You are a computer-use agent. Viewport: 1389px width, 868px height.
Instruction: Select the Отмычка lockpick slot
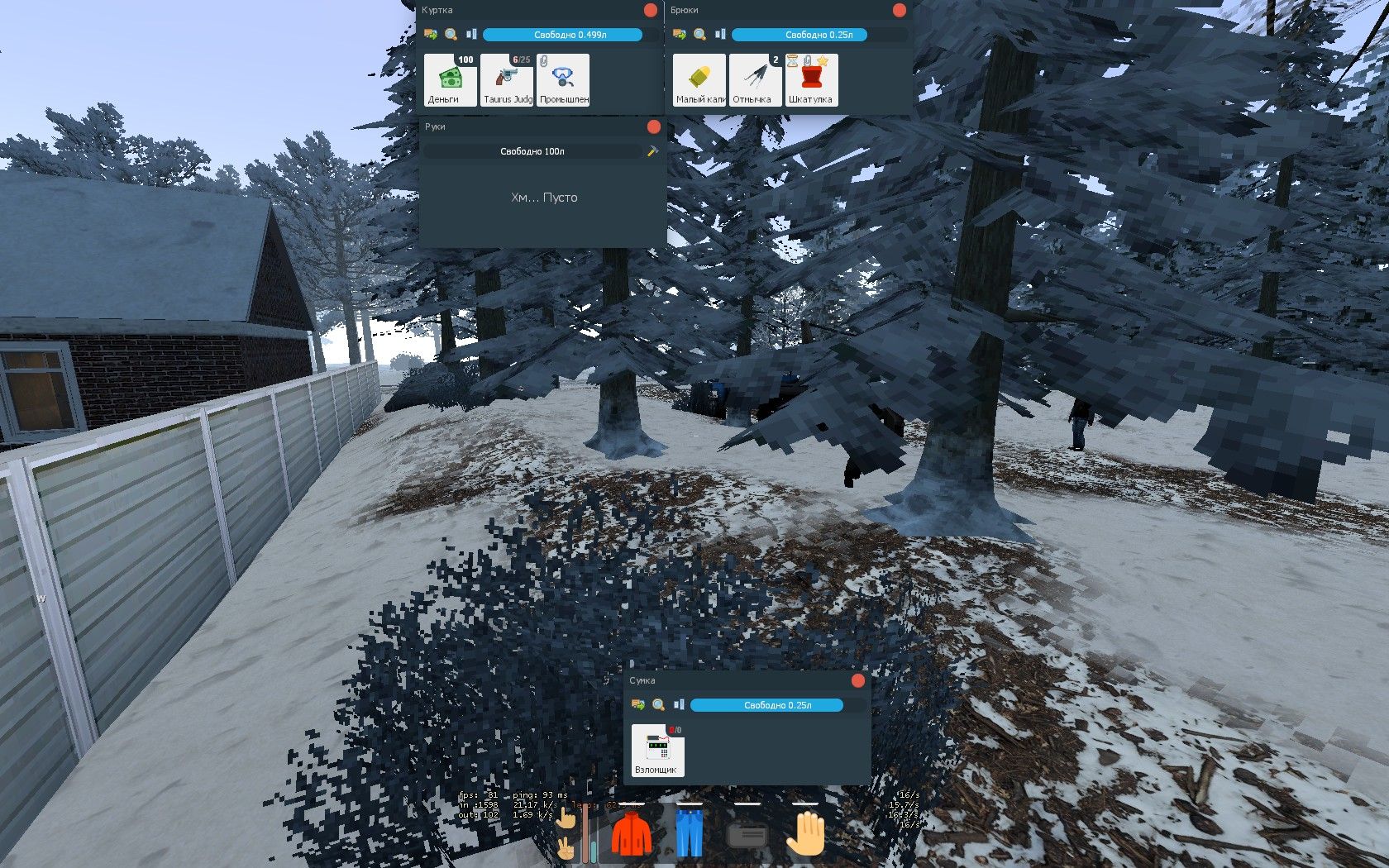pyautogui.click(x=755, y=80)
